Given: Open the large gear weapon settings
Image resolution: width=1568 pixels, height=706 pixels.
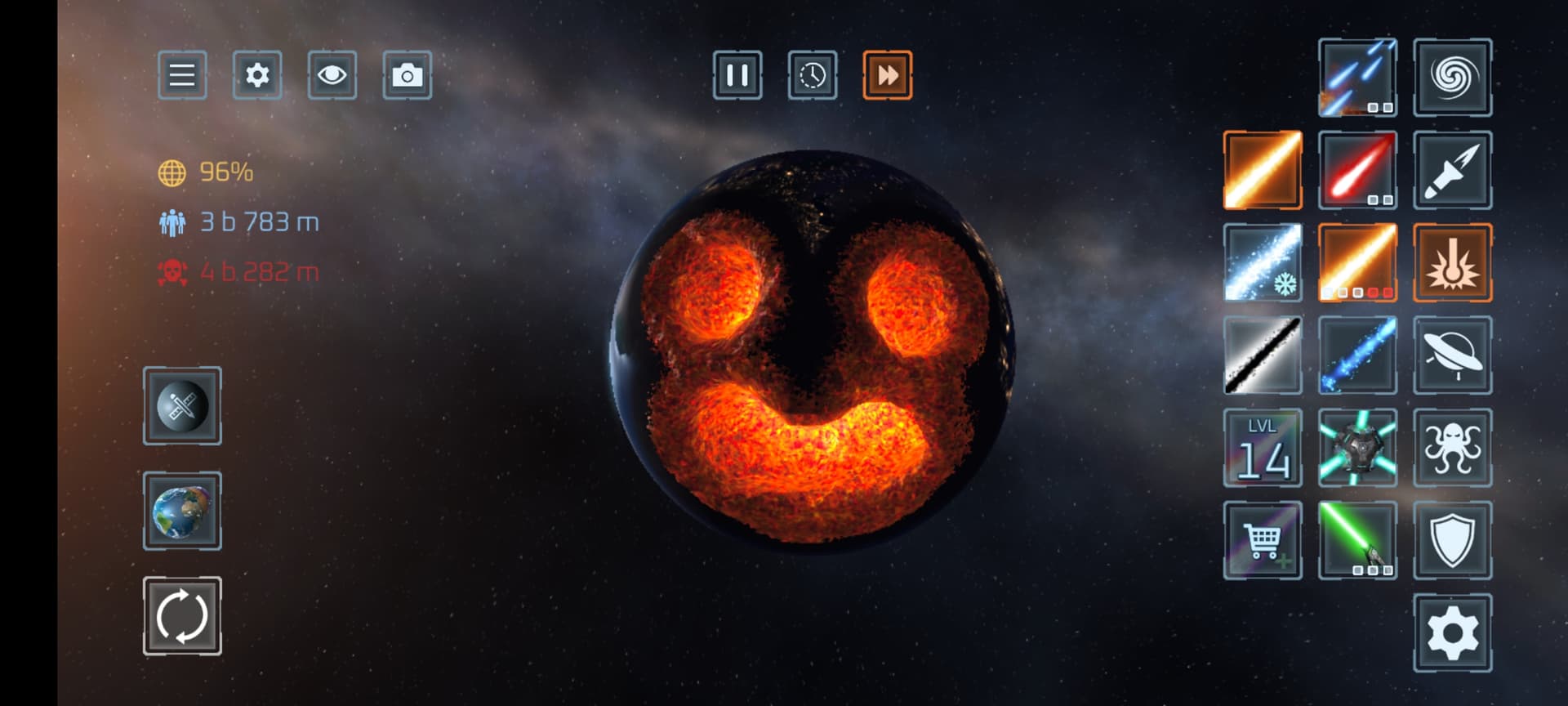Looking at the screenshot, I should (x=1452, y=633).
